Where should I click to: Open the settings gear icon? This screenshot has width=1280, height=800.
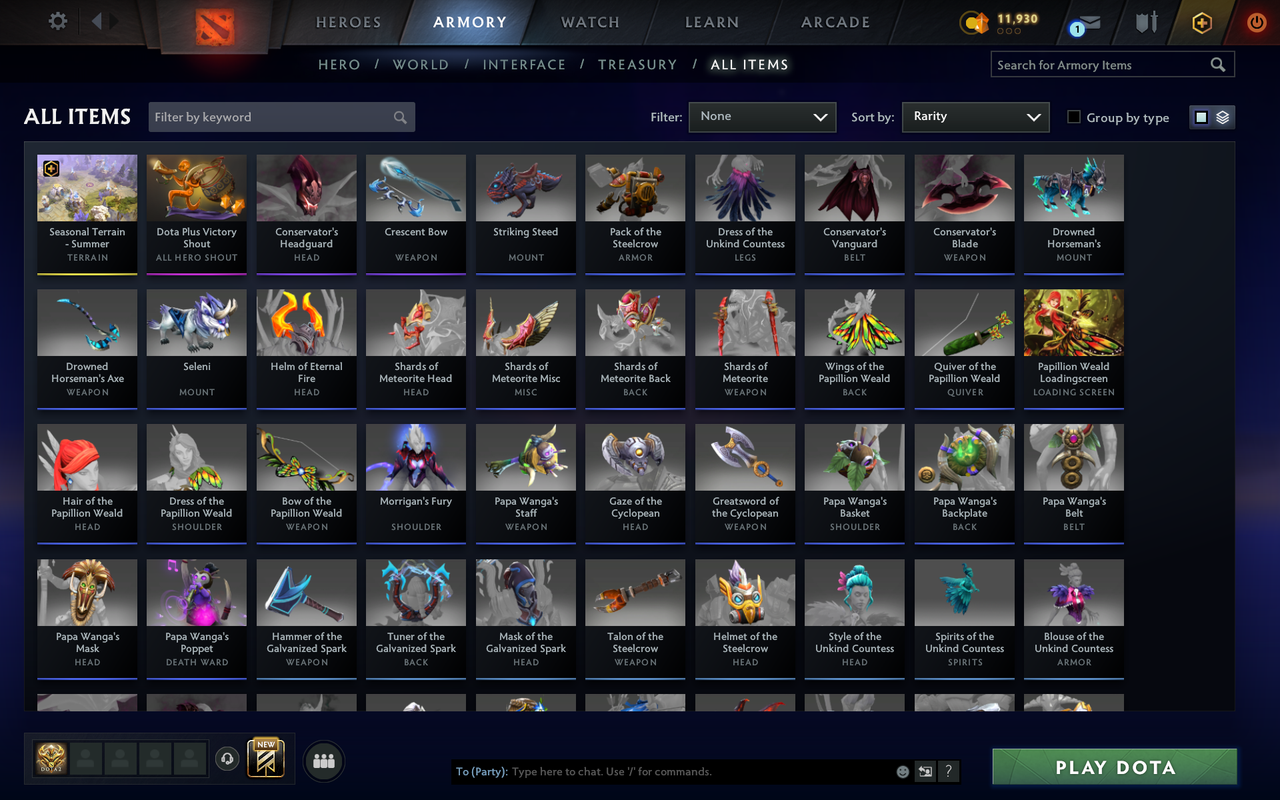tap(57, 21)
